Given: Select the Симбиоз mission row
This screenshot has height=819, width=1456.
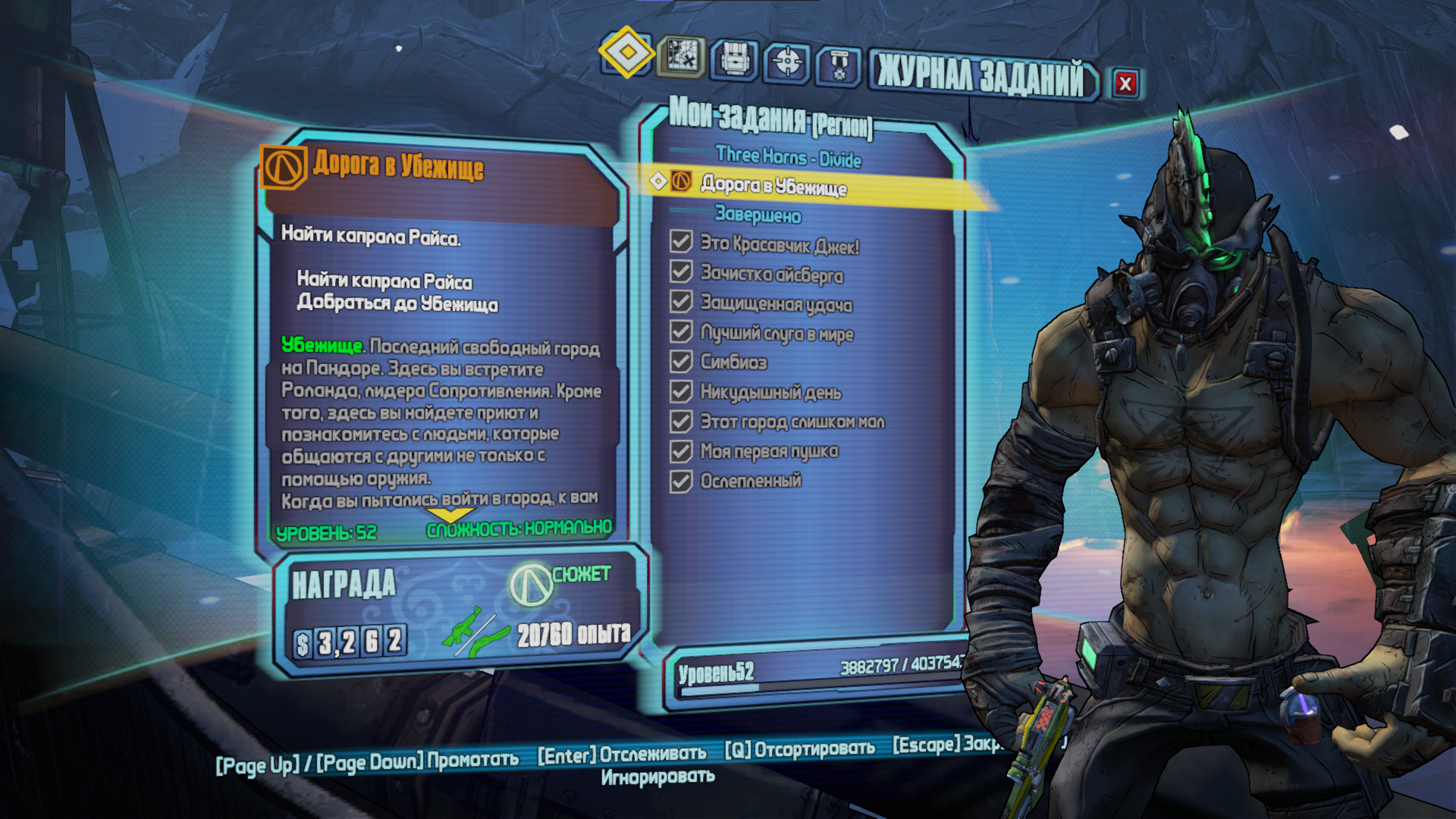Looking at the screenshot, I should [733, 362].
